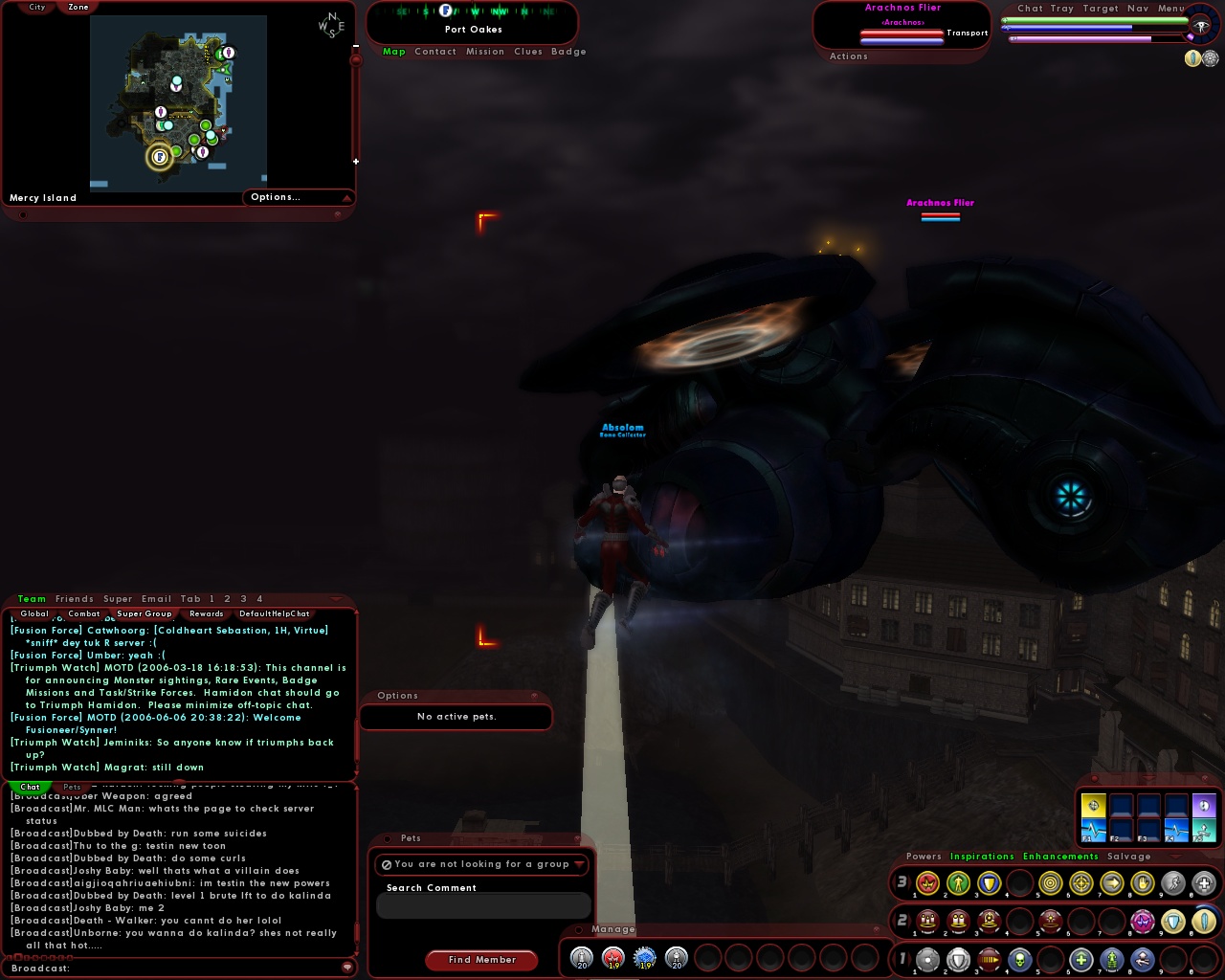This screenshot has width=1225, height=980.
Task: Click the Find Member button
Action: [x=481, y=960]
